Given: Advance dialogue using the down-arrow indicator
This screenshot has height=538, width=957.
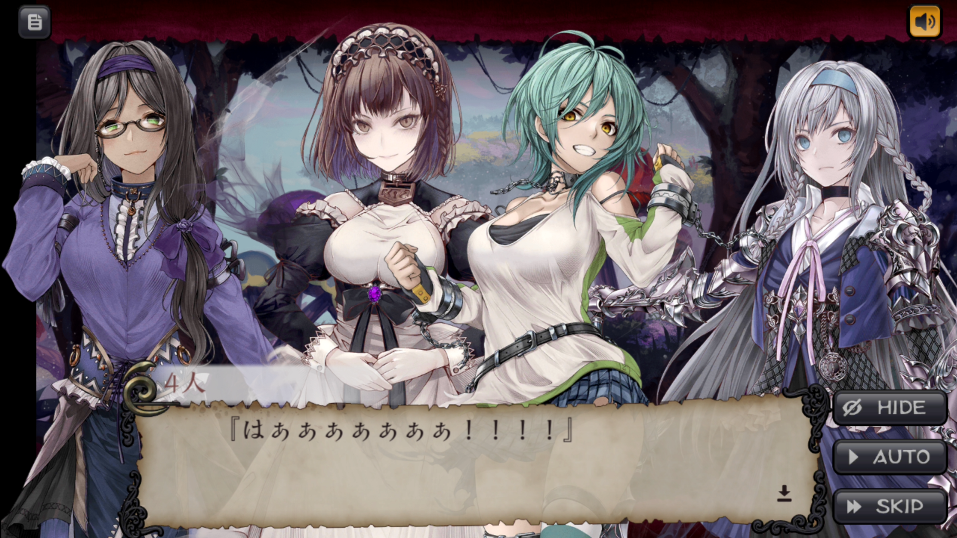Looking at the screenshot, I should point(784,493).
